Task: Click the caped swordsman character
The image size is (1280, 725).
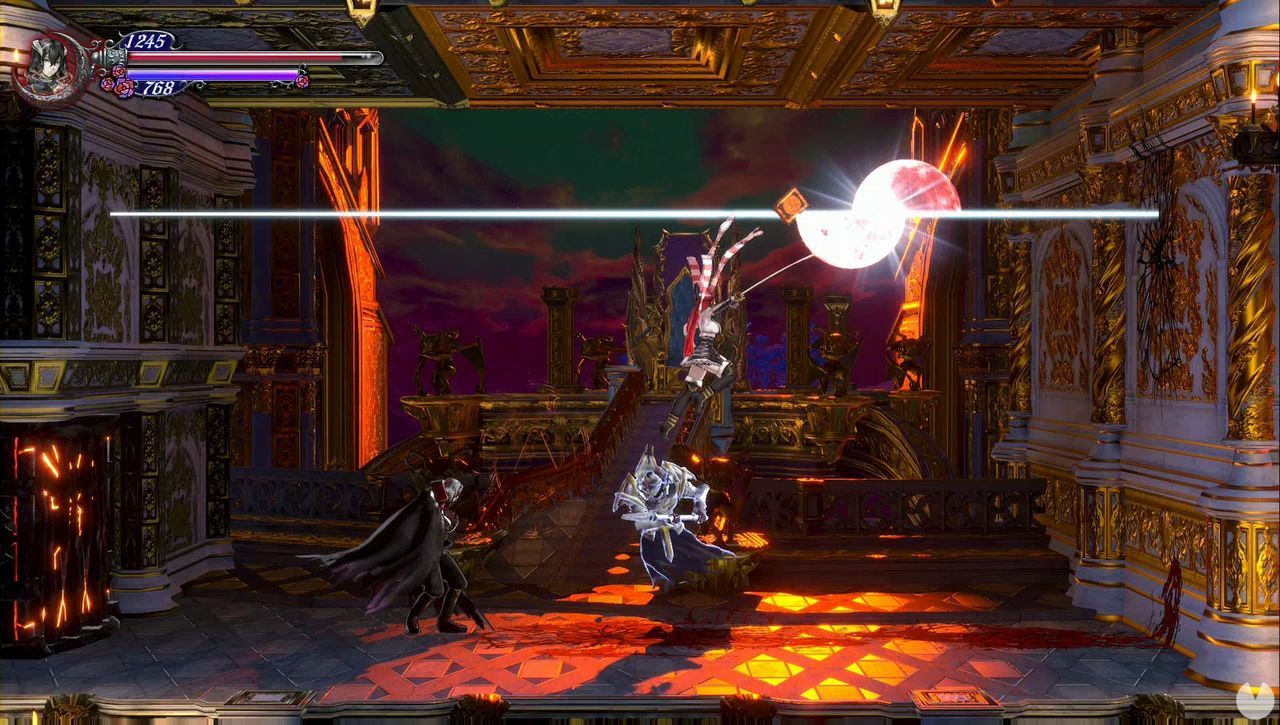Action: coord(445,545)
